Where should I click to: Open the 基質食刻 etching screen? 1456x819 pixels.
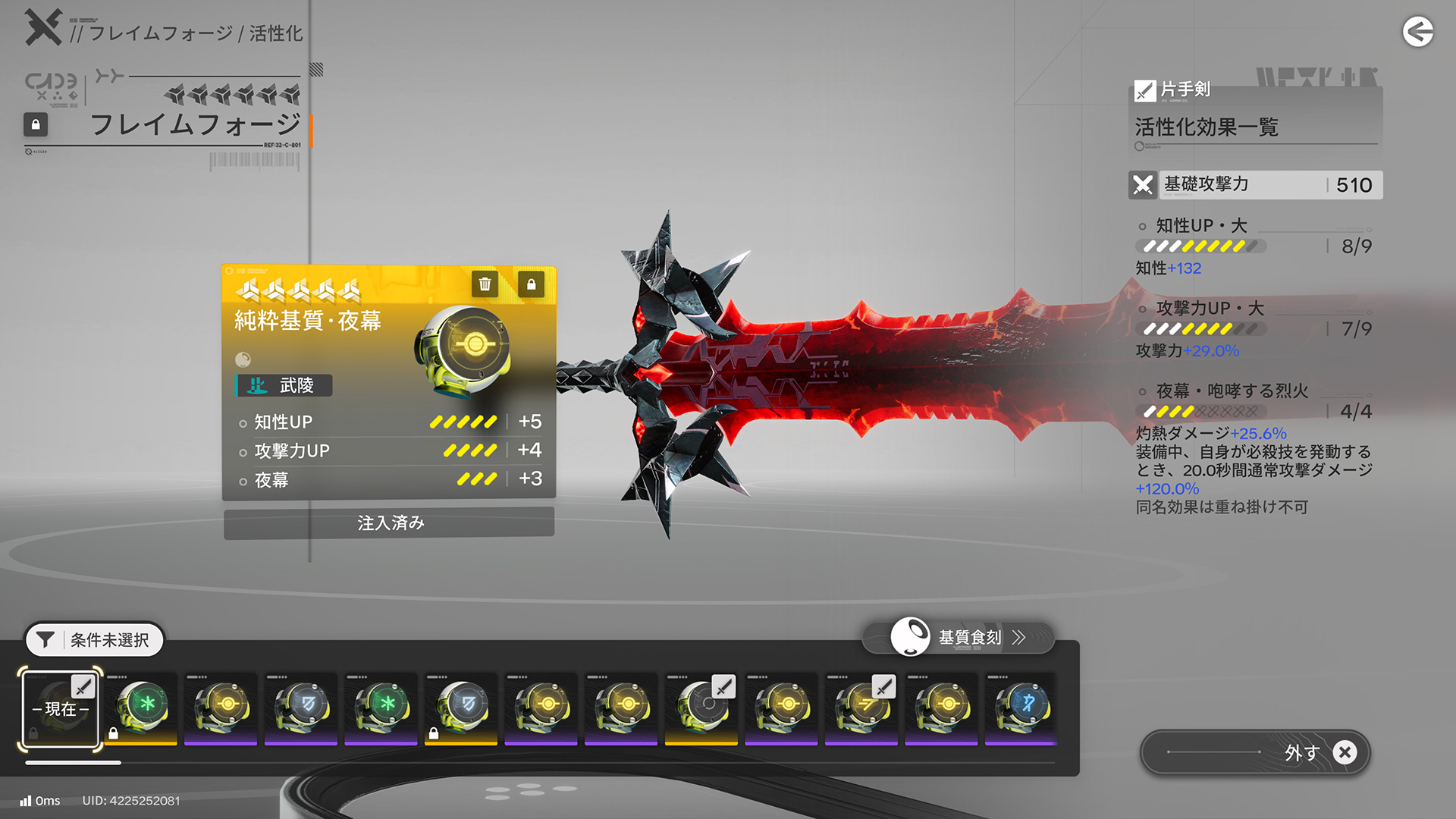(959, 638)
